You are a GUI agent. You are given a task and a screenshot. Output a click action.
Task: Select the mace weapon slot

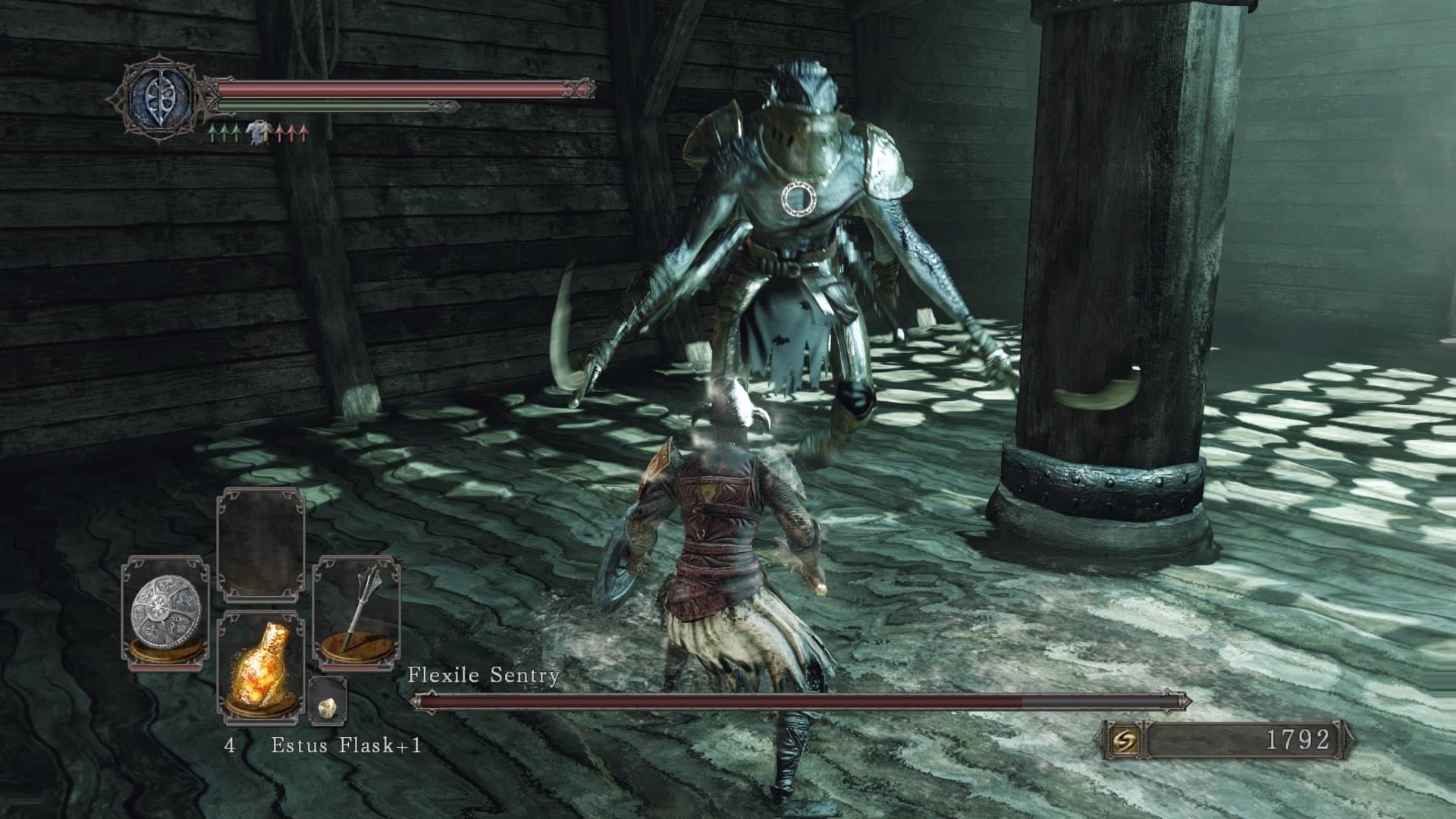356,613
